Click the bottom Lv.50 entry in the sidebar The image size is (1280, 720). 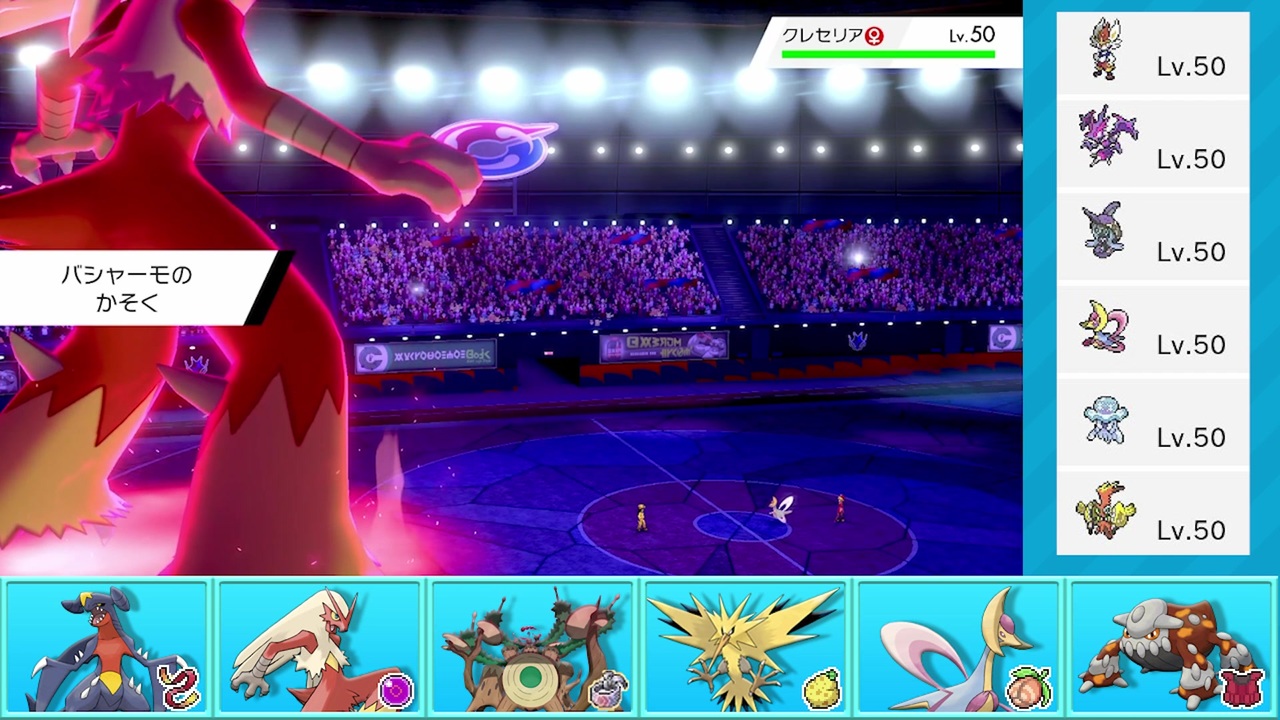coord(1190,530)
